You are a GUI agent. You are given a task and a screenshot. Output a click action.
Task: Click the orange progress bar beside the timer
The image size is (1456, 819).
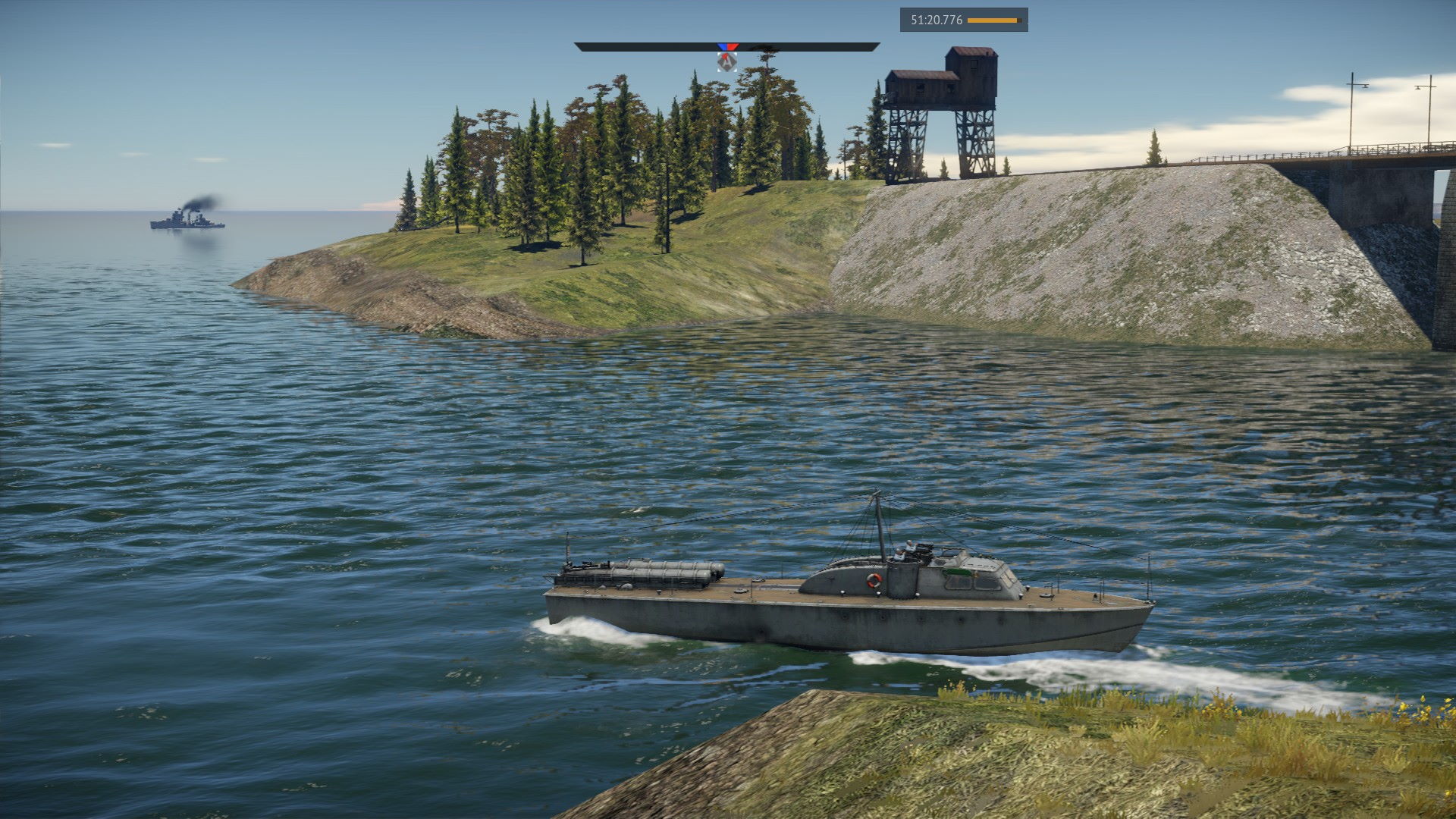(993, 20)
